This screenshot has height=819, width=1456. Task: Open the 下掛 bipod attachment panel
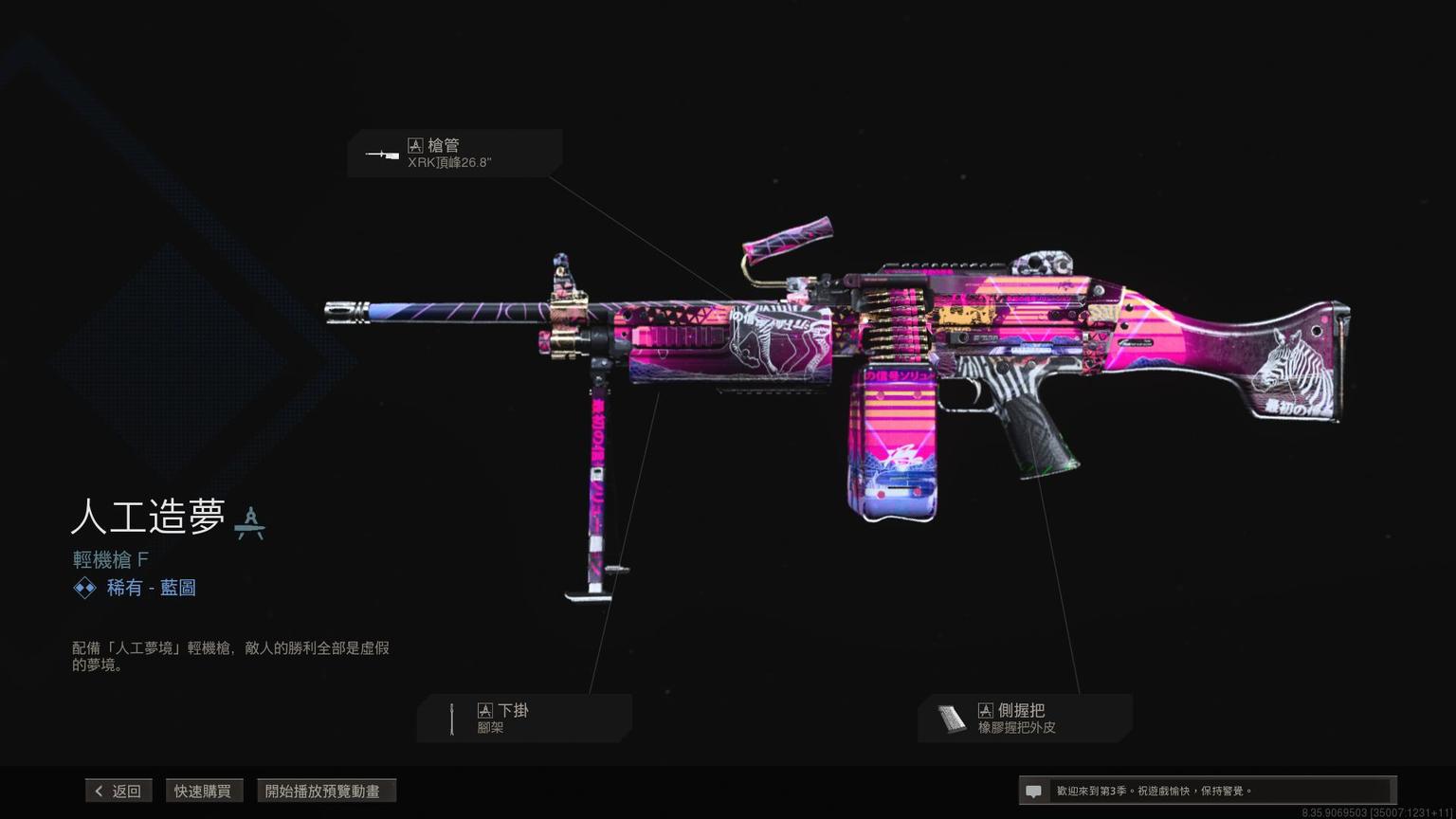pos(524,719)
